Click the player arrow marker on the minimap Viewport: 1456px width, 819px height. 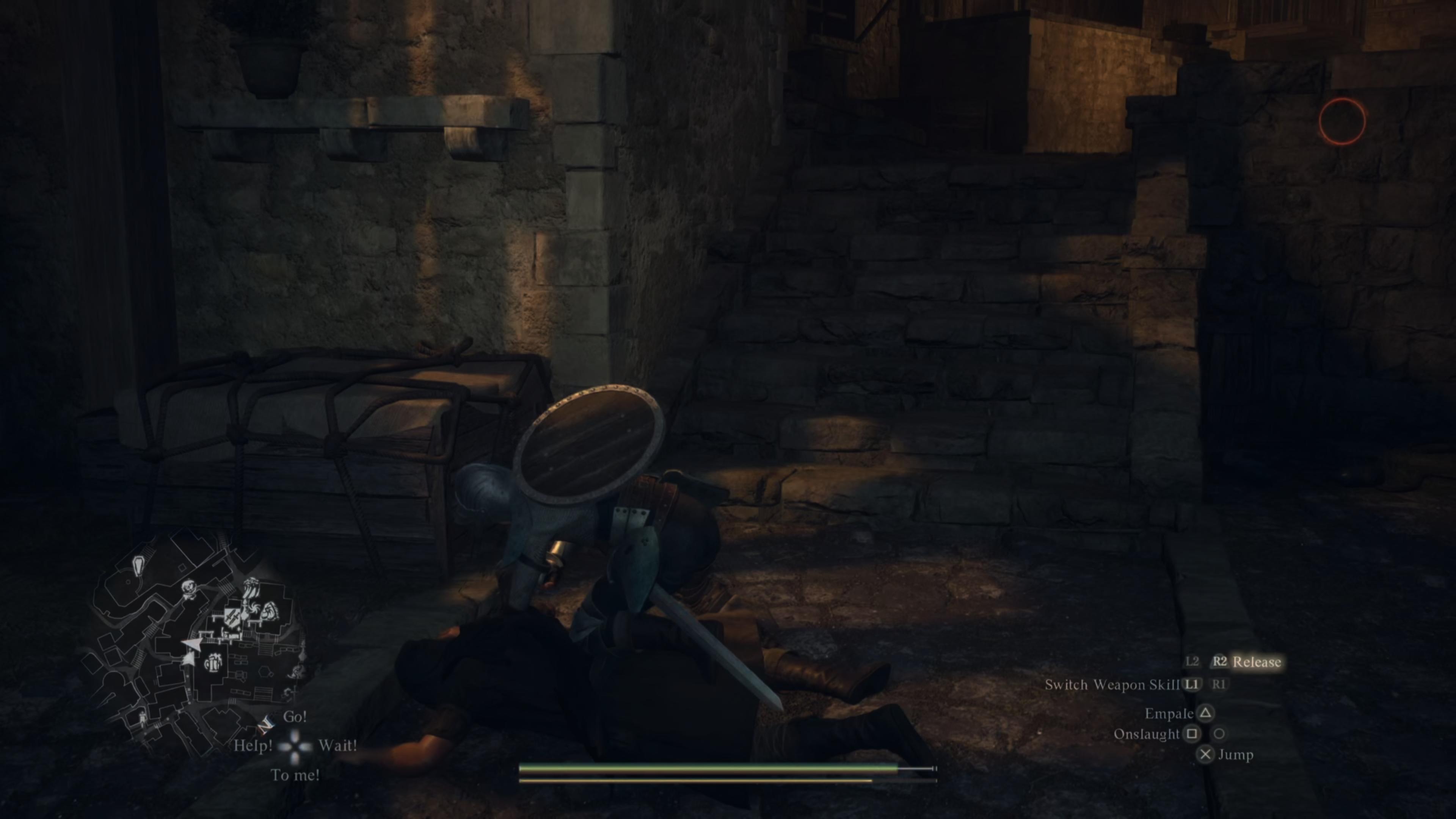pyautogui.click(x=191, y=643)
